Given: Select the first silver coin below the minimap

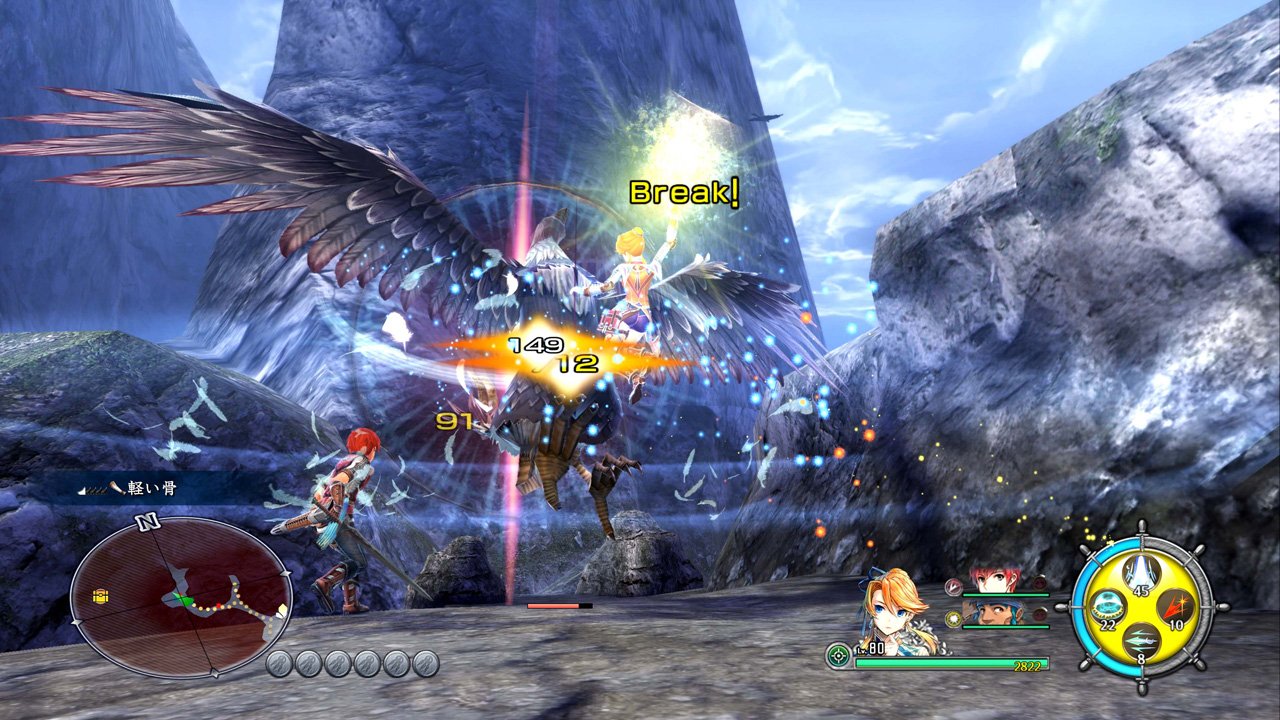Looking at the screenshot, I should 278,662.
